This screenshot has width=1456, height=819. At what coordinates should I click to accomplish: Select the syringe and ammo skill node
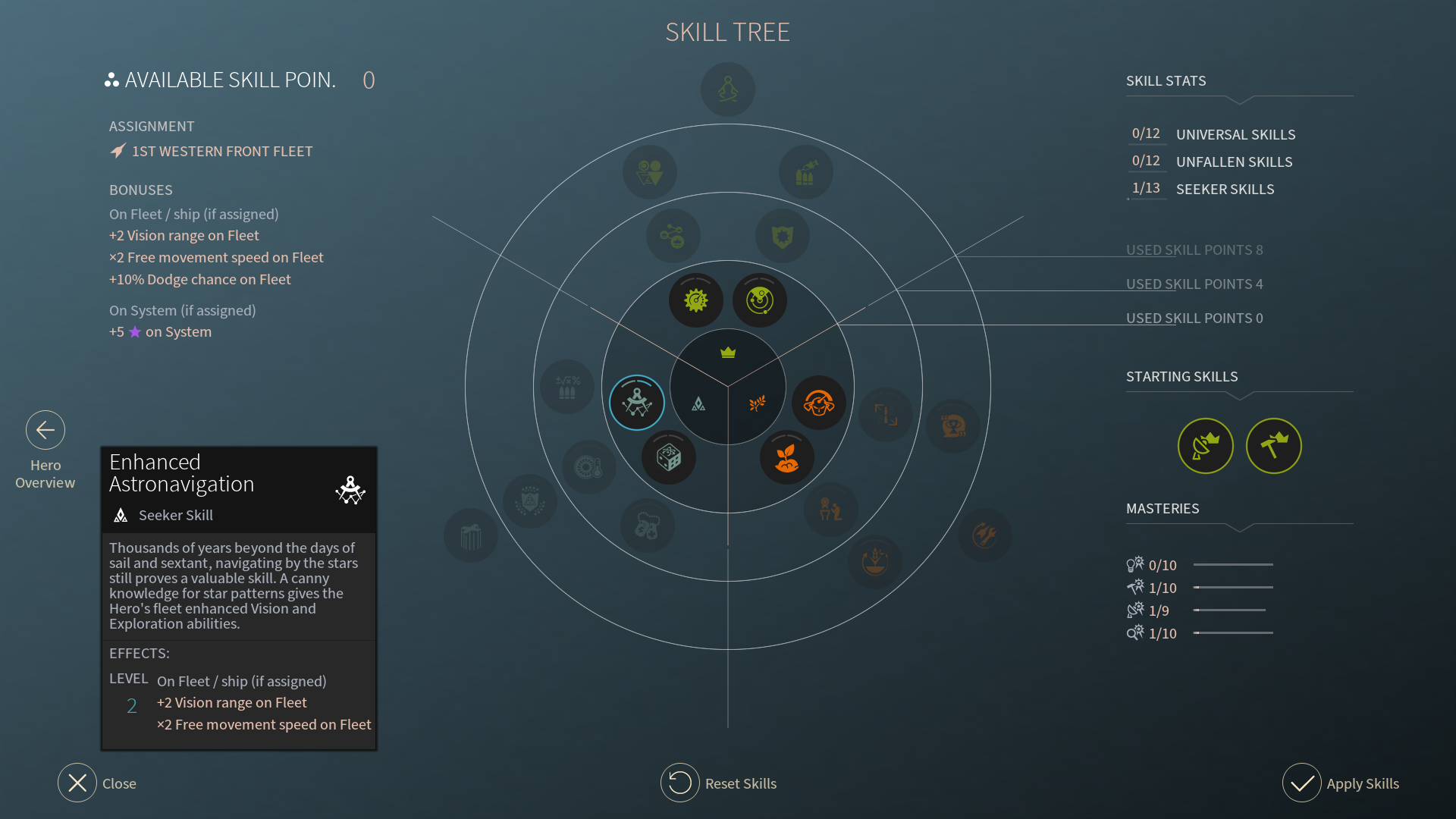806,173
